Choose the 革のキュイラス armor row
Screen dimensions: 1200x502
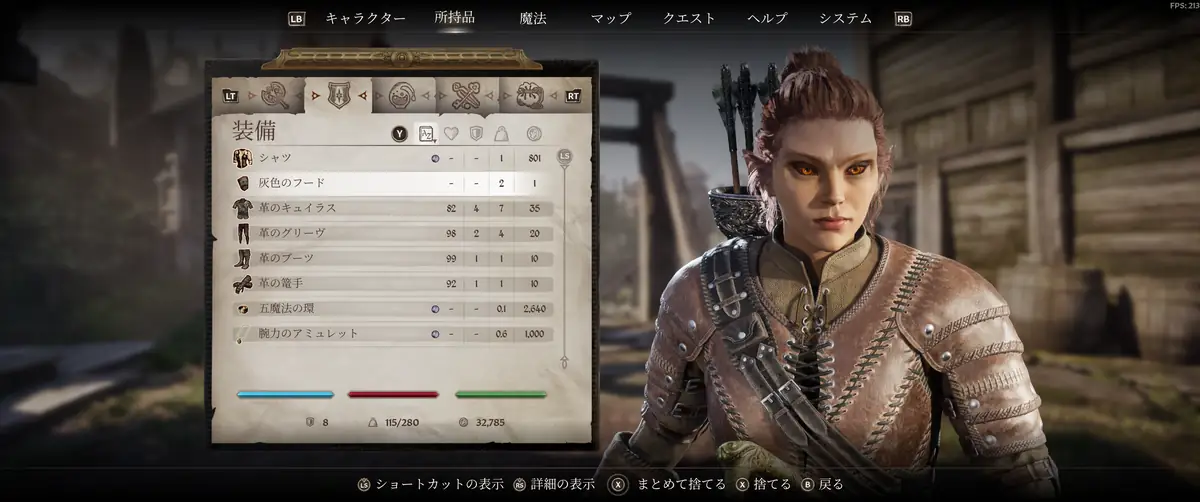pos(390,208)
